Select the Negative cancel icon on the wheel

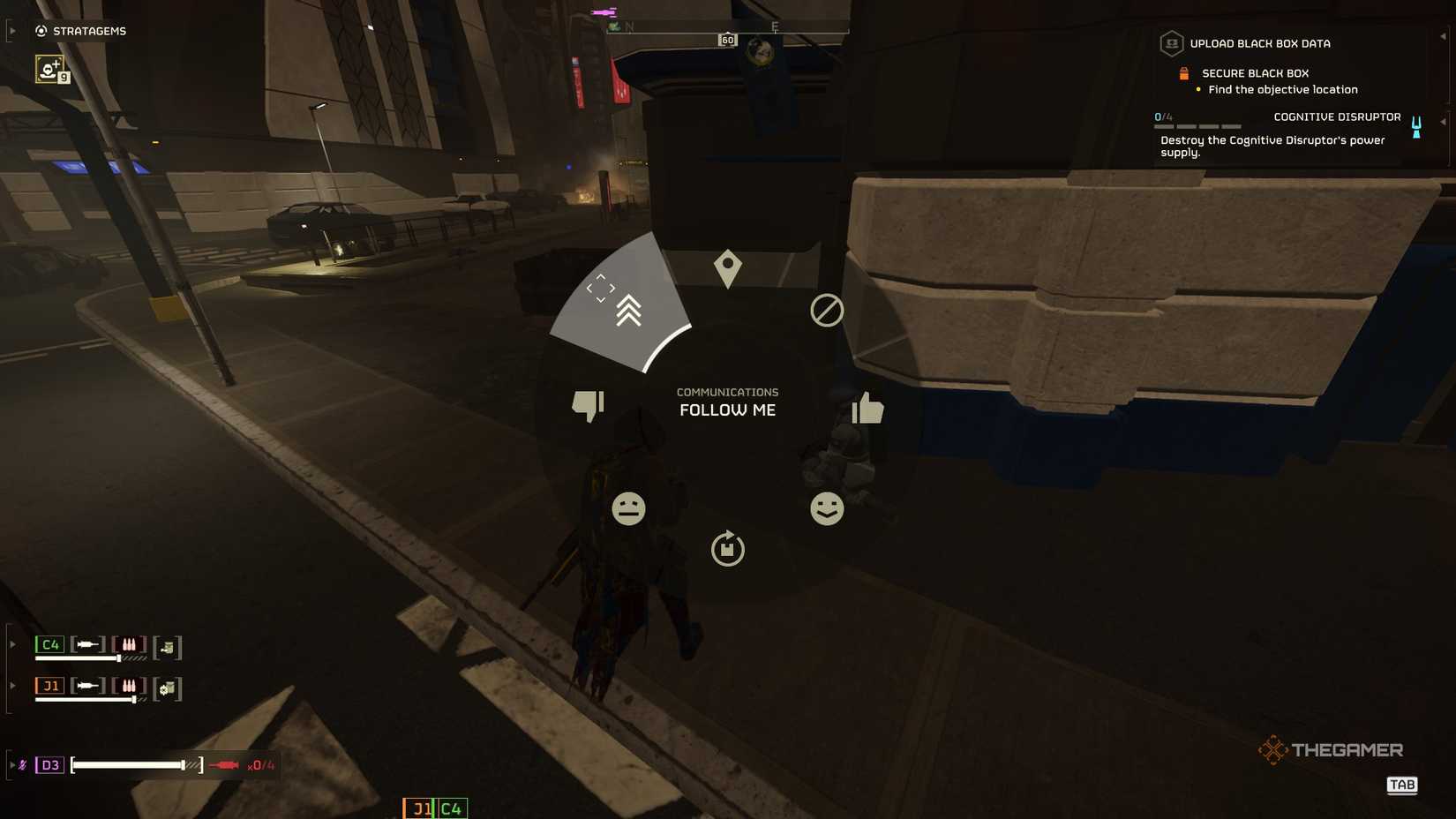[826, 311]
